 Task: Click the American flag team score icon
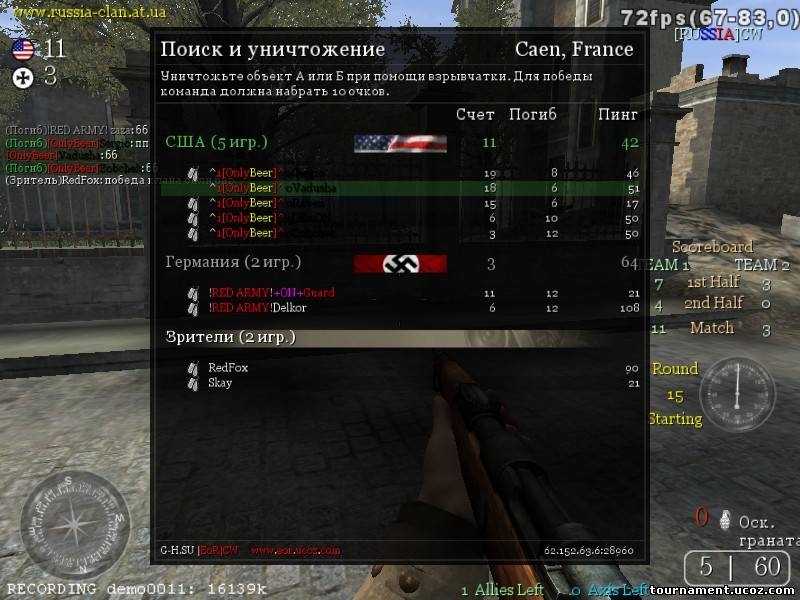(x=22, y=49)
